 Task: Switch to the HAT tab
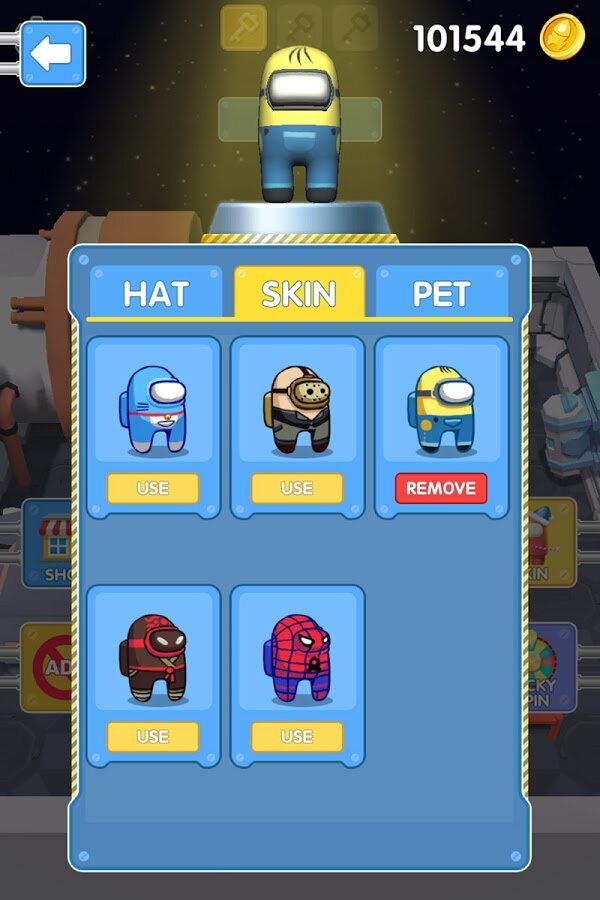[157, 294]
